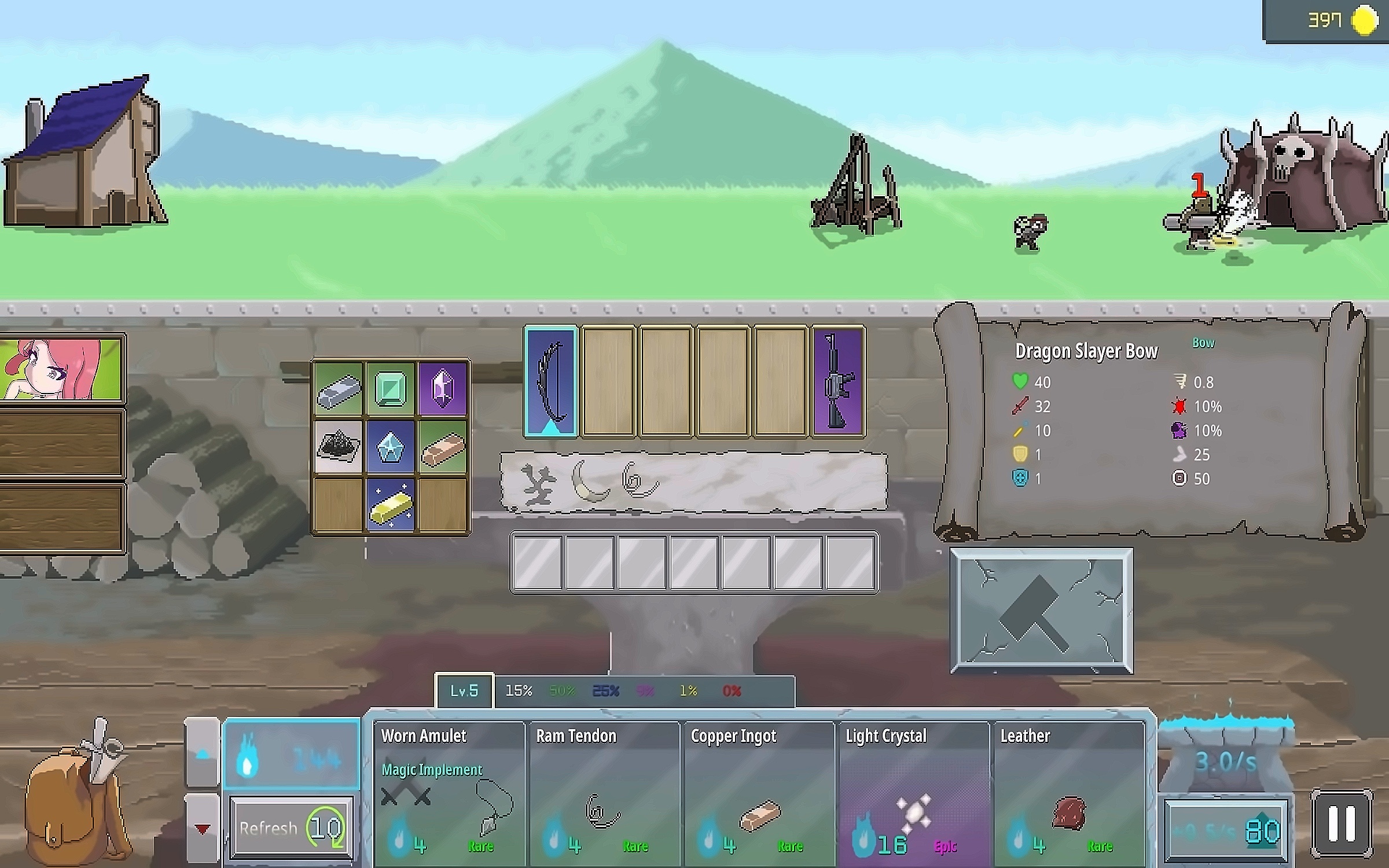Select the silver ingot material
Screen dimensions: 1389x868
339,389
